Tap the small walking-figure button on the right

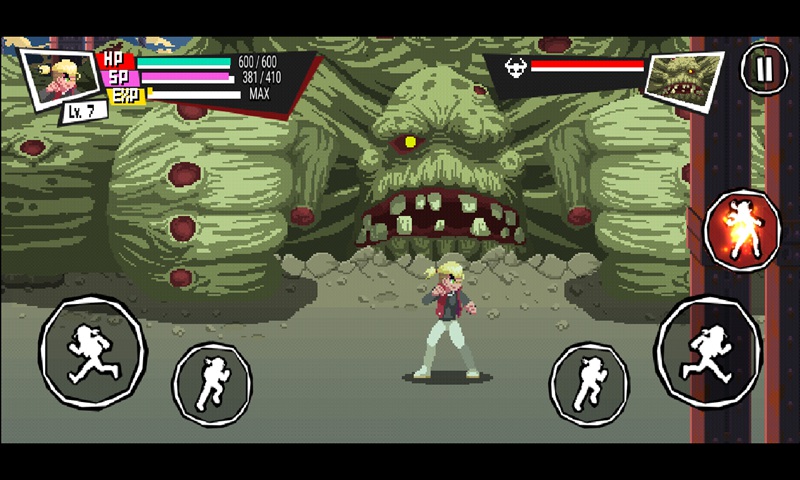point(589,383)
